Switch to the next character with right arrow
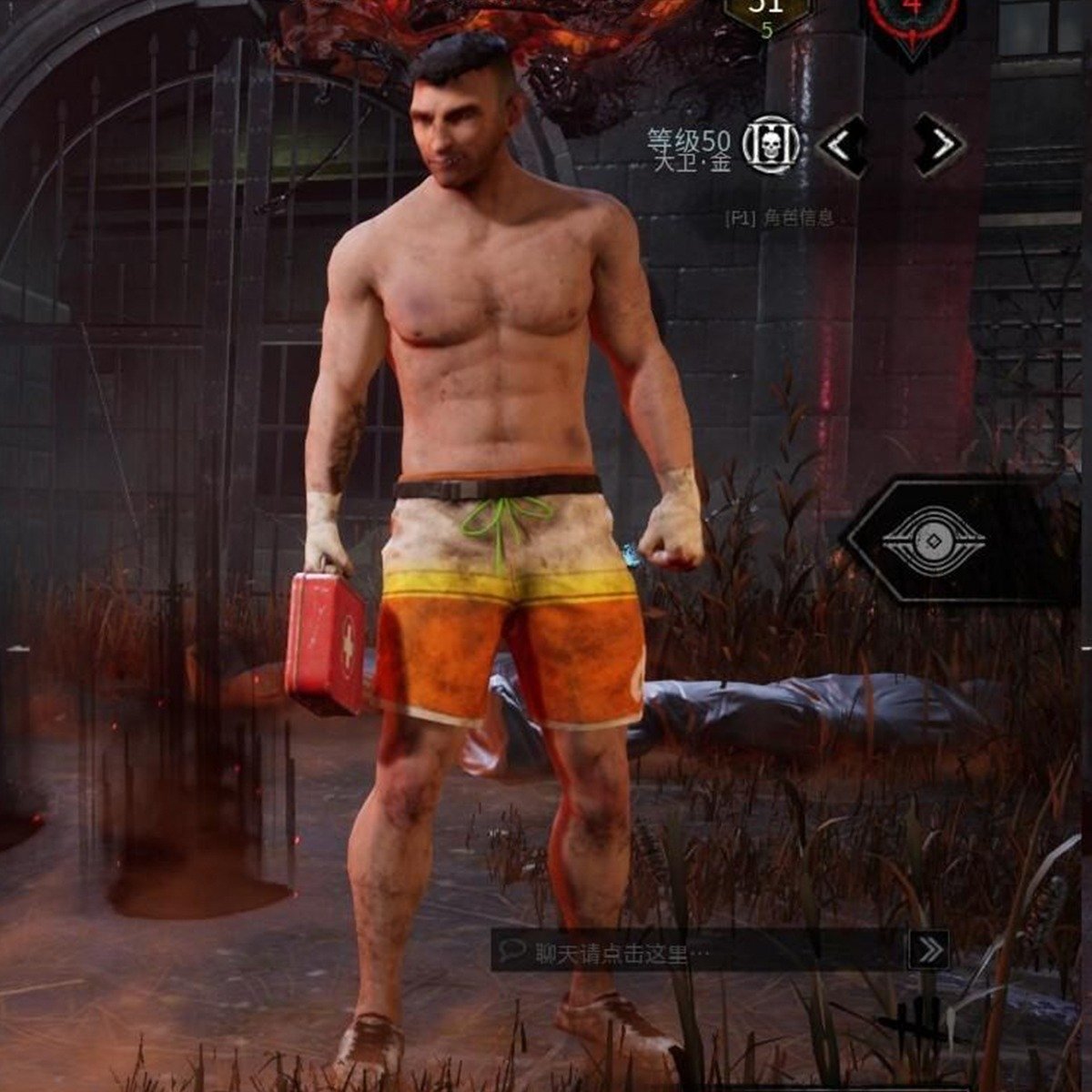The height and width of the screenshot is (1092, 1092). click(939, 145)
